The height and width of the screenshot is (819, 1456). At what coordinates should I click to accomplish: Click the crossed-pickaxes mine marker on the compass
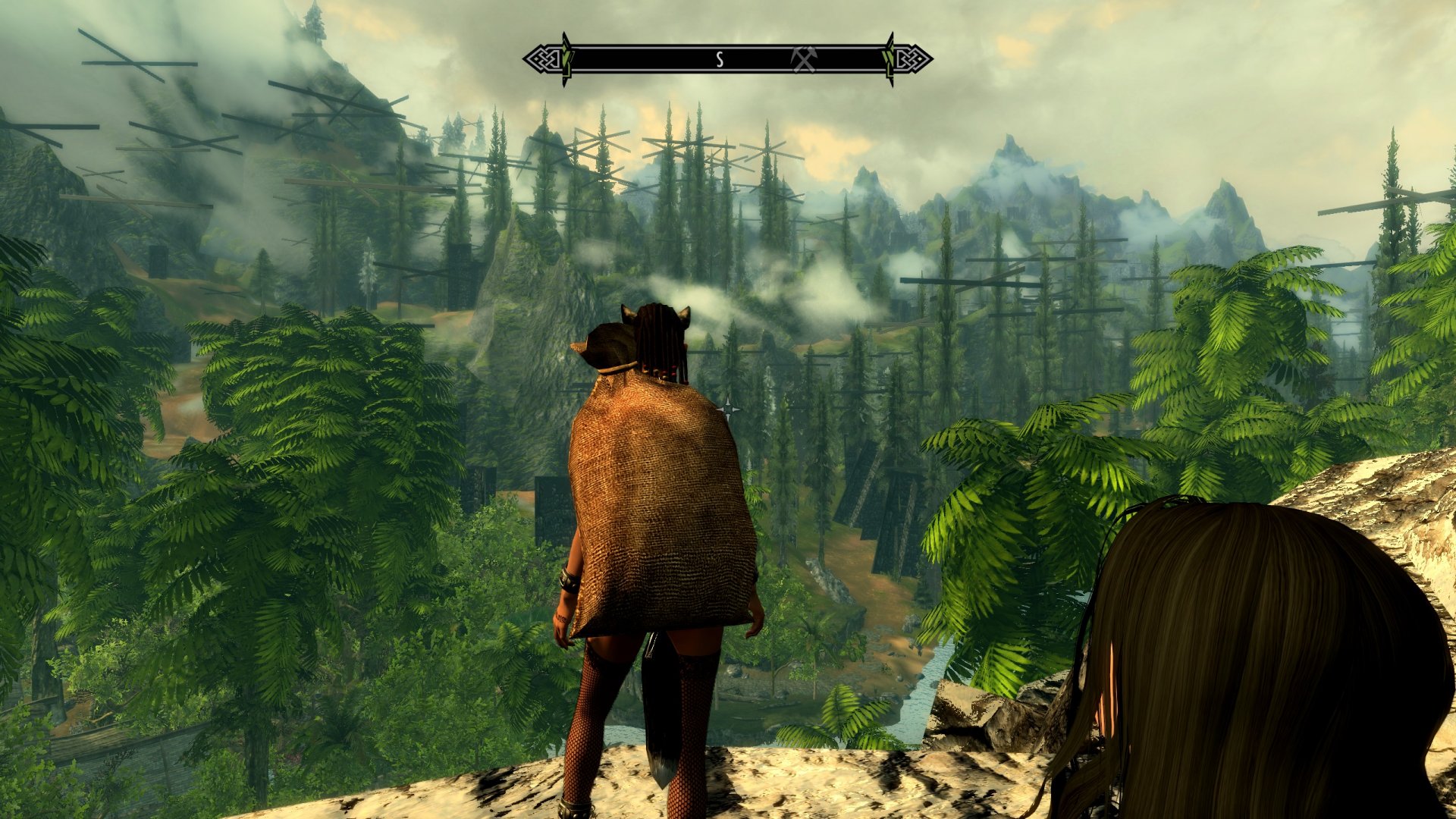click(x=804, y=59)
